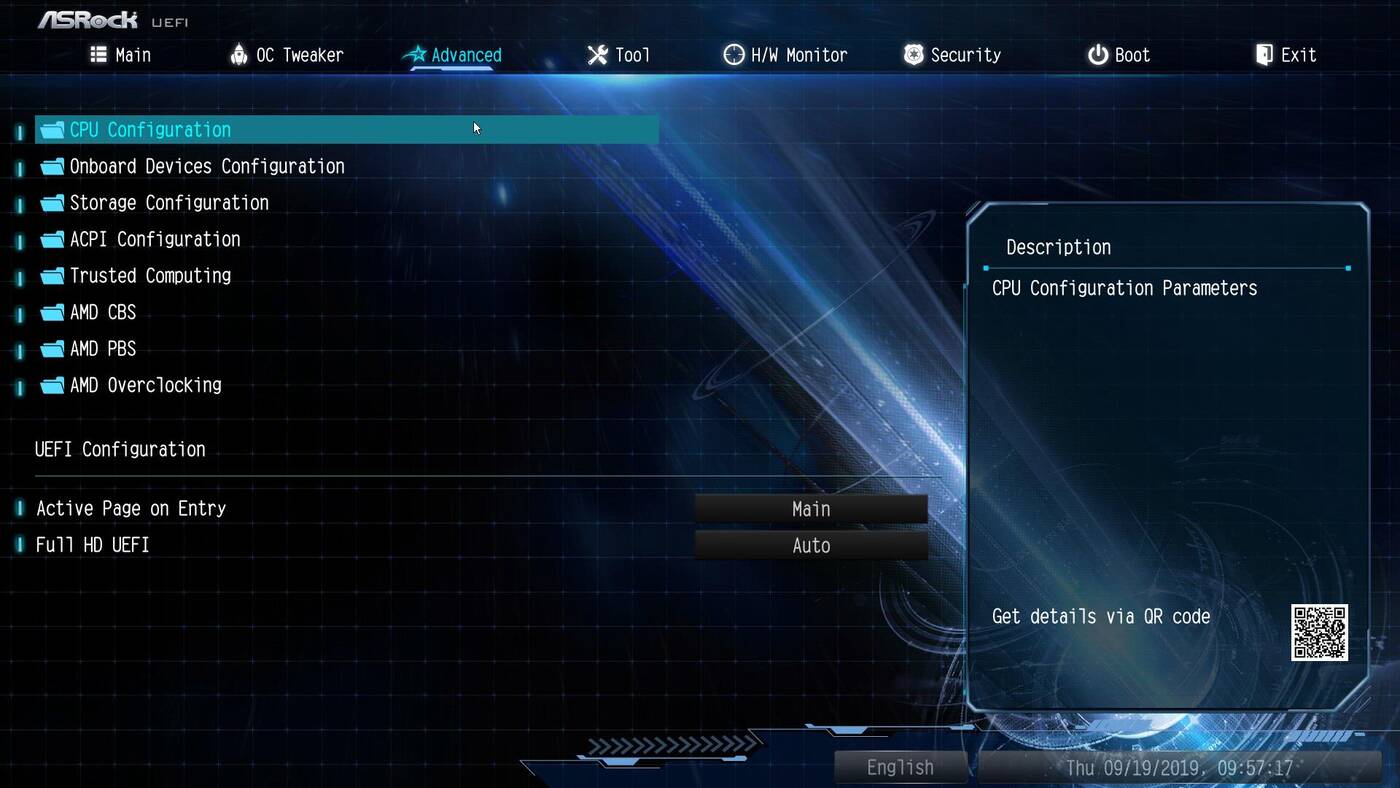Open the Security tab
This screenshot has width=1400, height=788.
[x=952, y=55]
